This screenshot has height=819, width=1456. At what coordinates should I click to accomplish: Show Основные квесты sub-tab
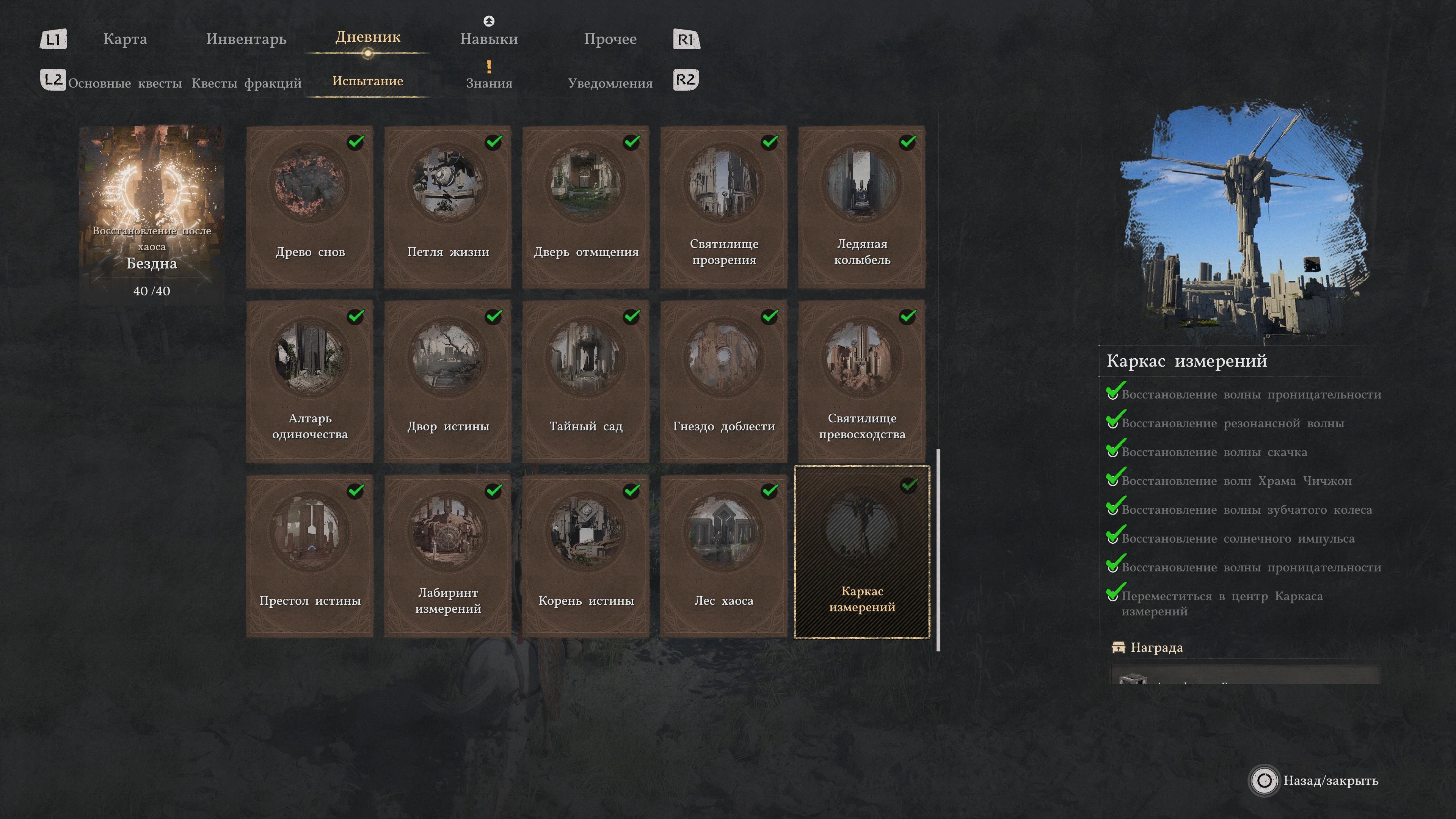coord(125,83)
